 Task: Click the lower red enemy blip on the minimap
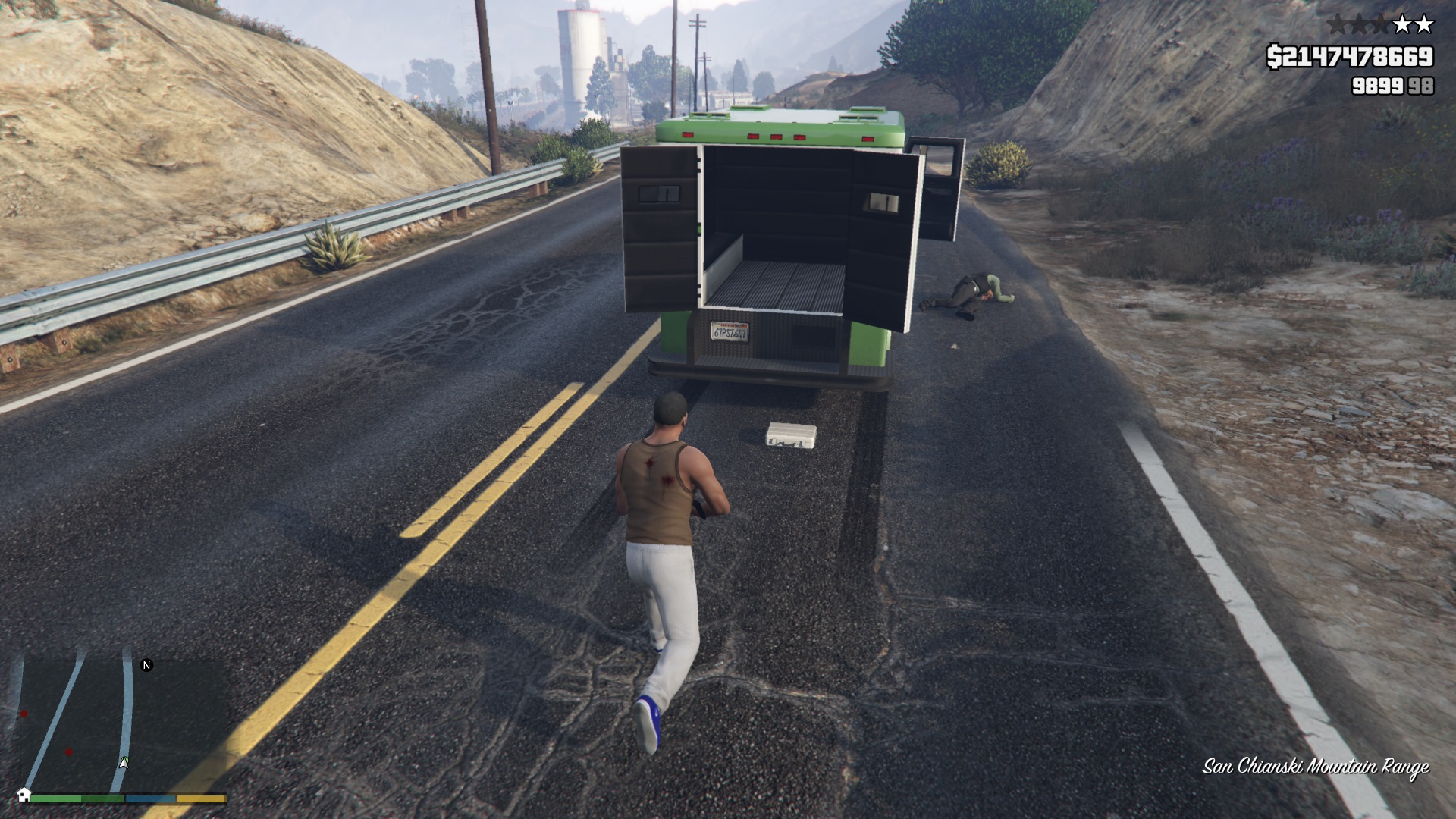68,752
